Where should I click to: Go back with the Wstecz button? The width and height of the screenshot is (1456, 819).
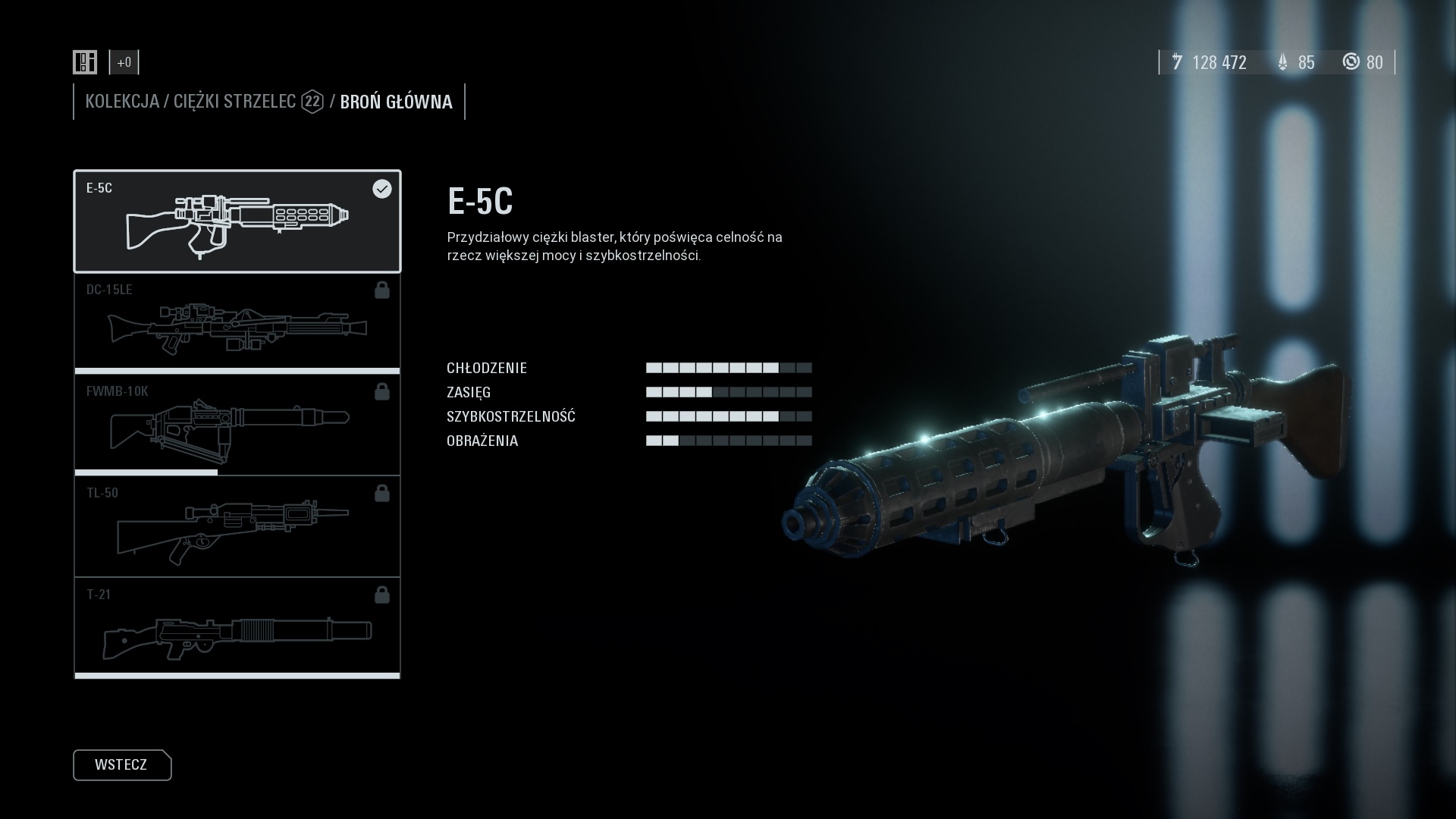[121, 764]
